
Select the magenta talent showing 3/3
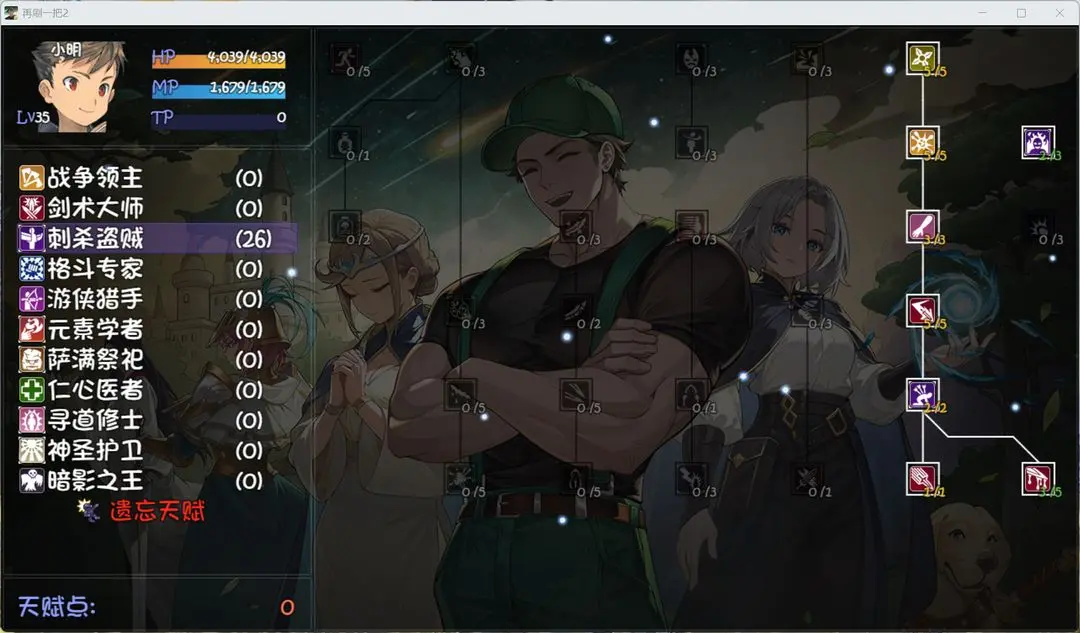(922, 227)
